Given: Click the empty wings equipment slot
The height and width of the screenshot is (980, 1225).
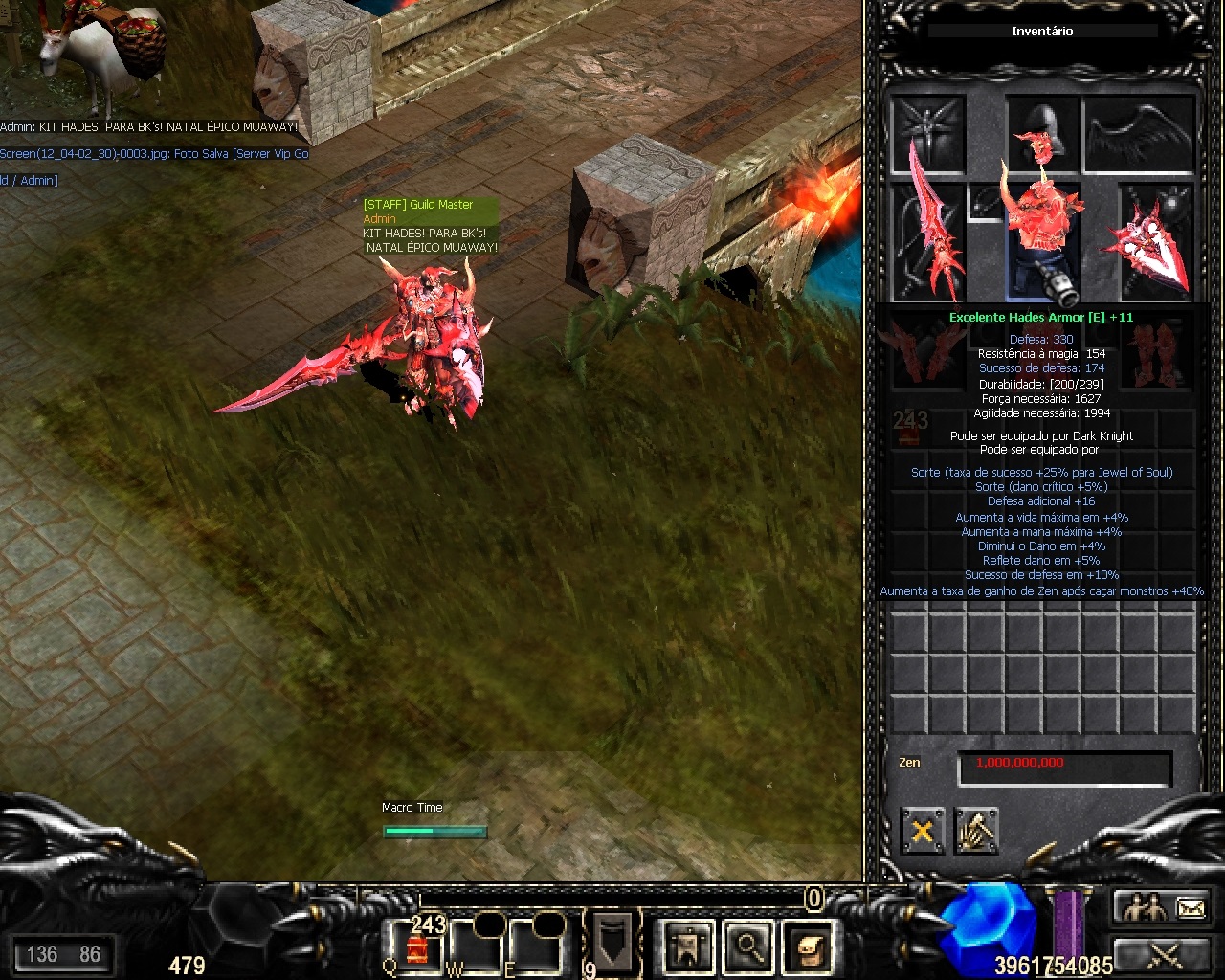Looking at the screenshot, I should point(1139,134).
